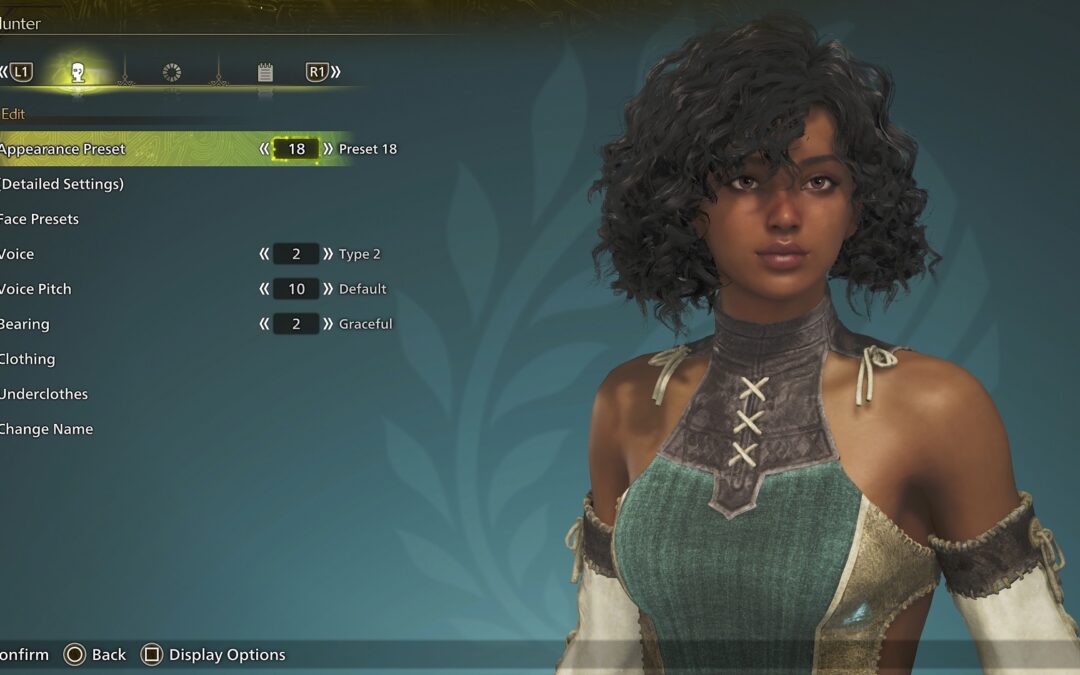Open the Underclothes options
1080x675 pixels.
pyautogui.click(x=44, y=394)
